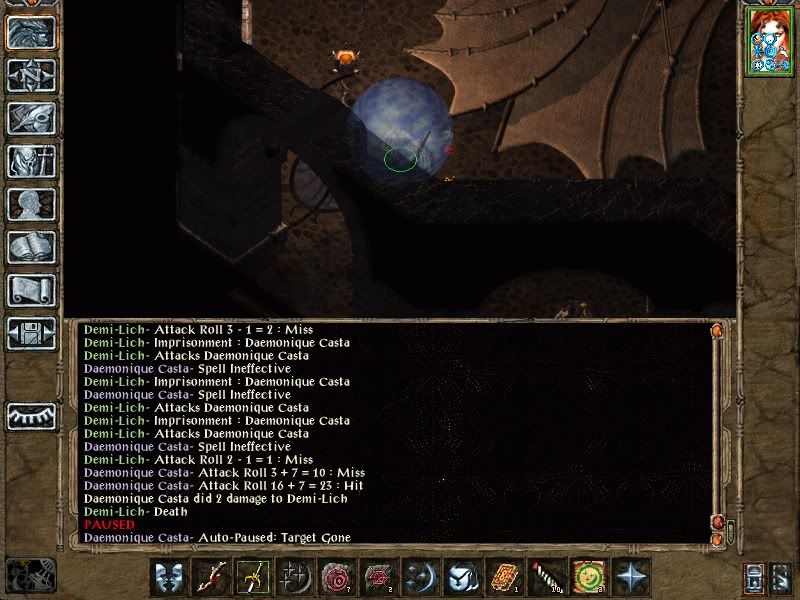Open the priest scroll
The image size is (800, 600).
tap(31, 290)
